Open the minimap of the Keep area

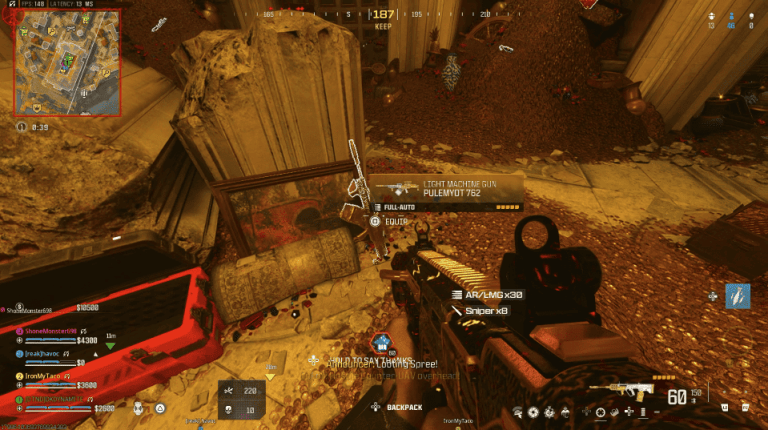coord(66,62)
